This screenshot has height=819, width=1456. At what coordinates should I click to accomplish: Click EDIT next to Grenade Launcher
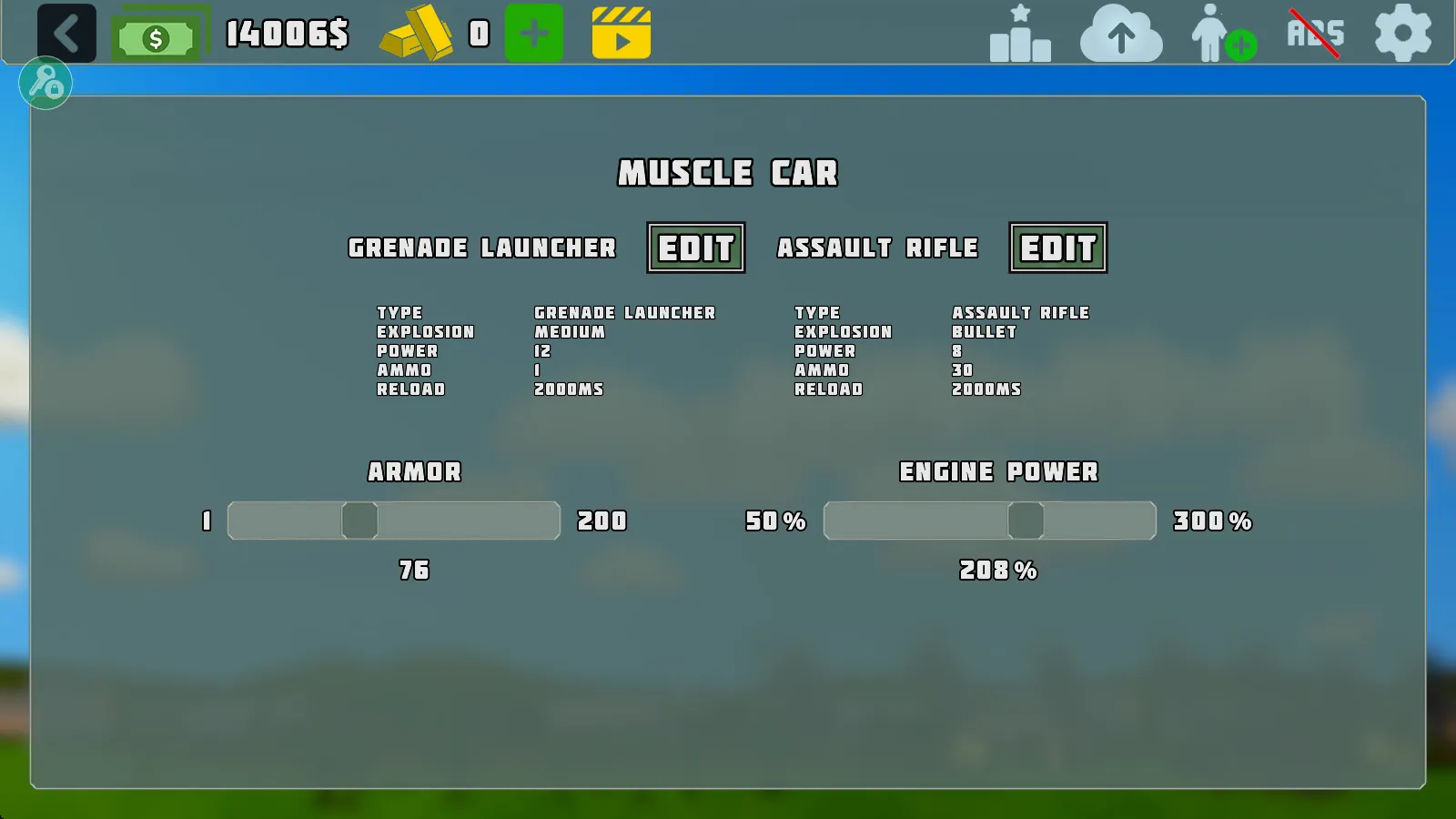point(695,248)
